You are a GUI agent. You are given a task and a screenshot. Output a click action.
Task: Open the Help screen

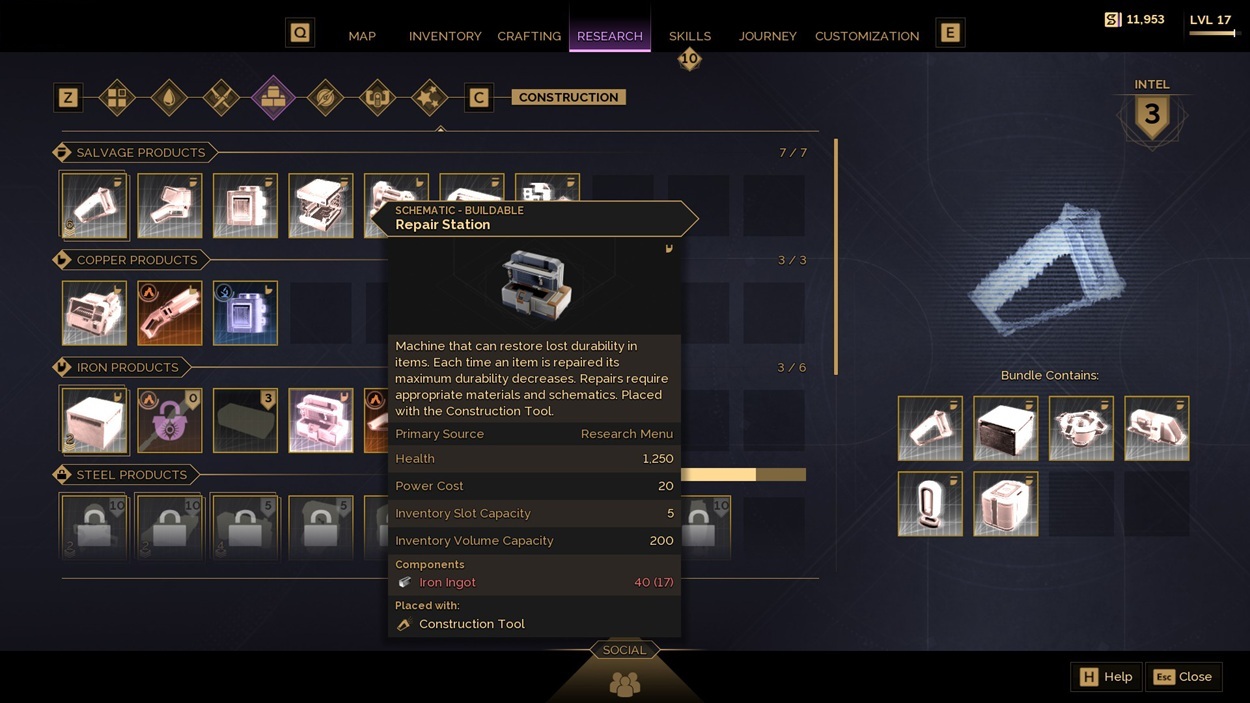(x=1106, y=677)
